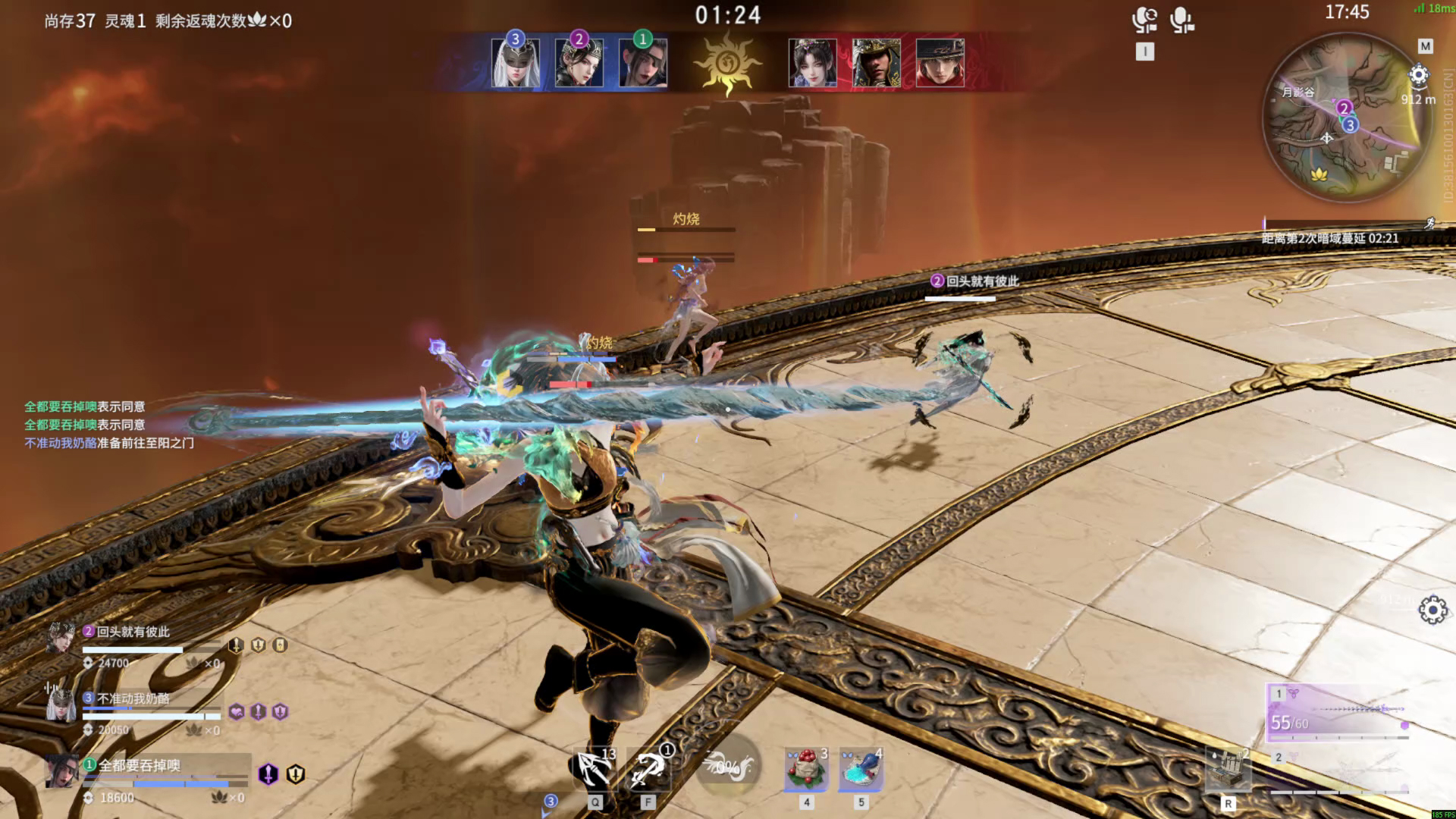
Task: Select teammate 1 portrait in top bar
Action: (x=643, y=63)
